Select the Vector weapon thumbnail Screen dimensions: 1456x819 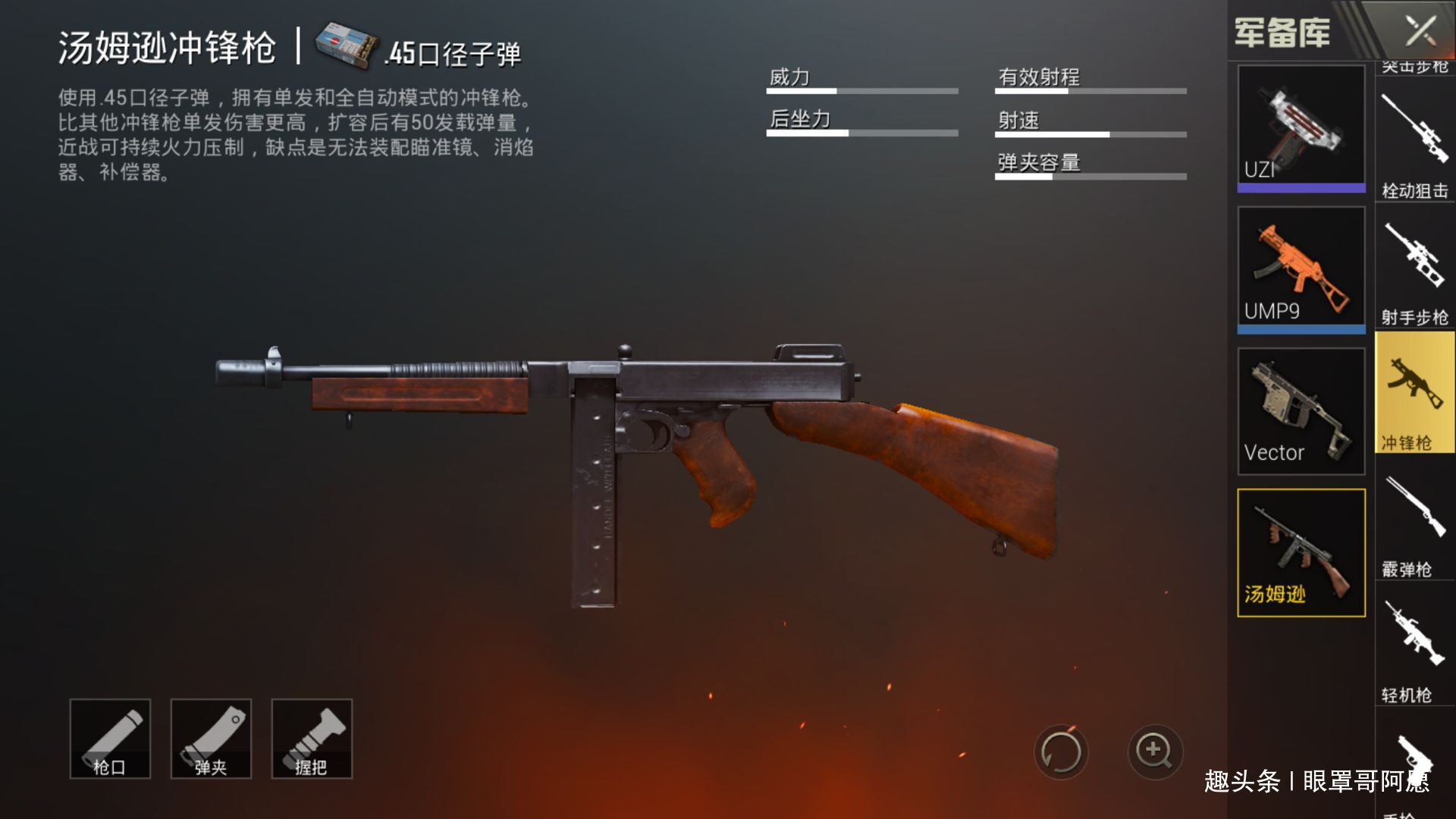tap(1301, 409)
